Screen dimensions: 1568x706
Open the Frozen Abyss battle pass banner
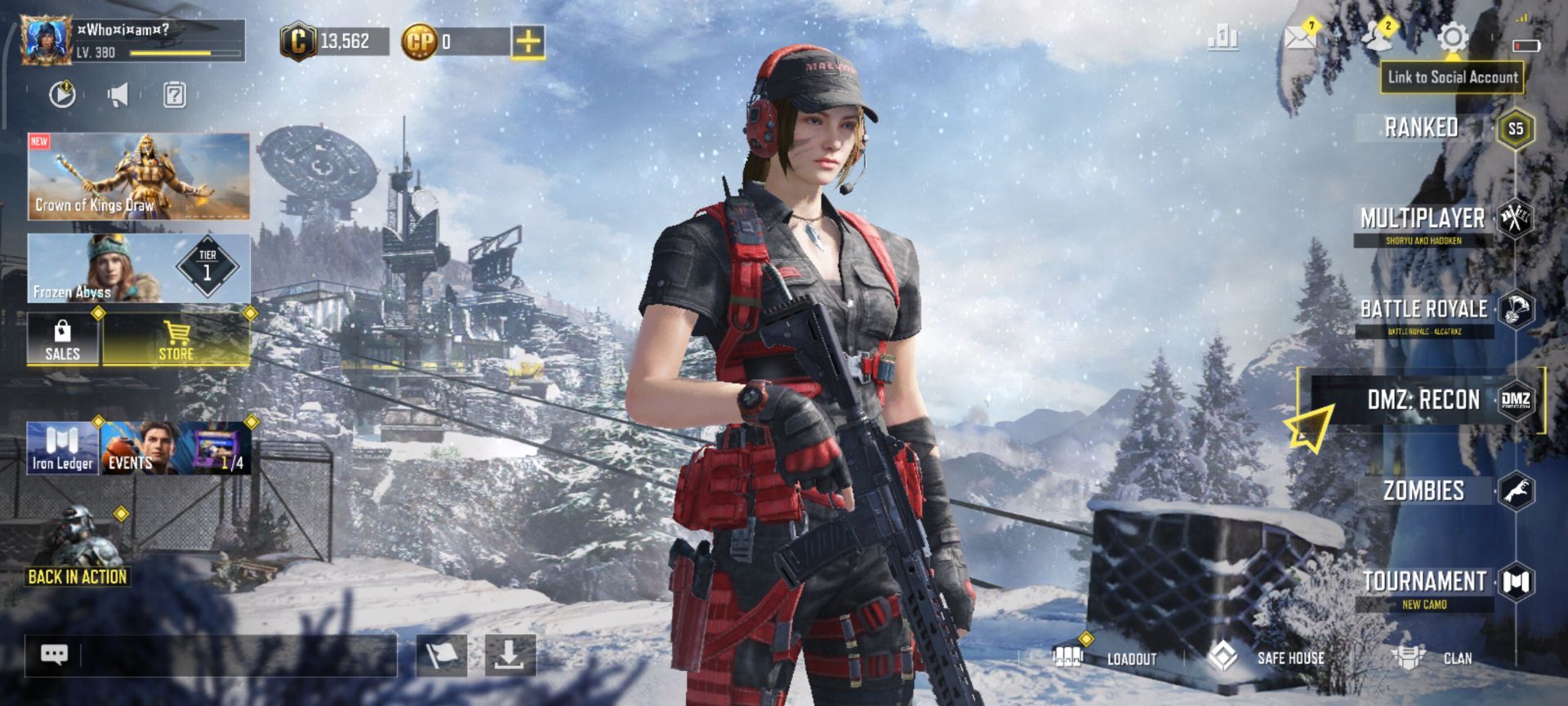pos(139,268)
